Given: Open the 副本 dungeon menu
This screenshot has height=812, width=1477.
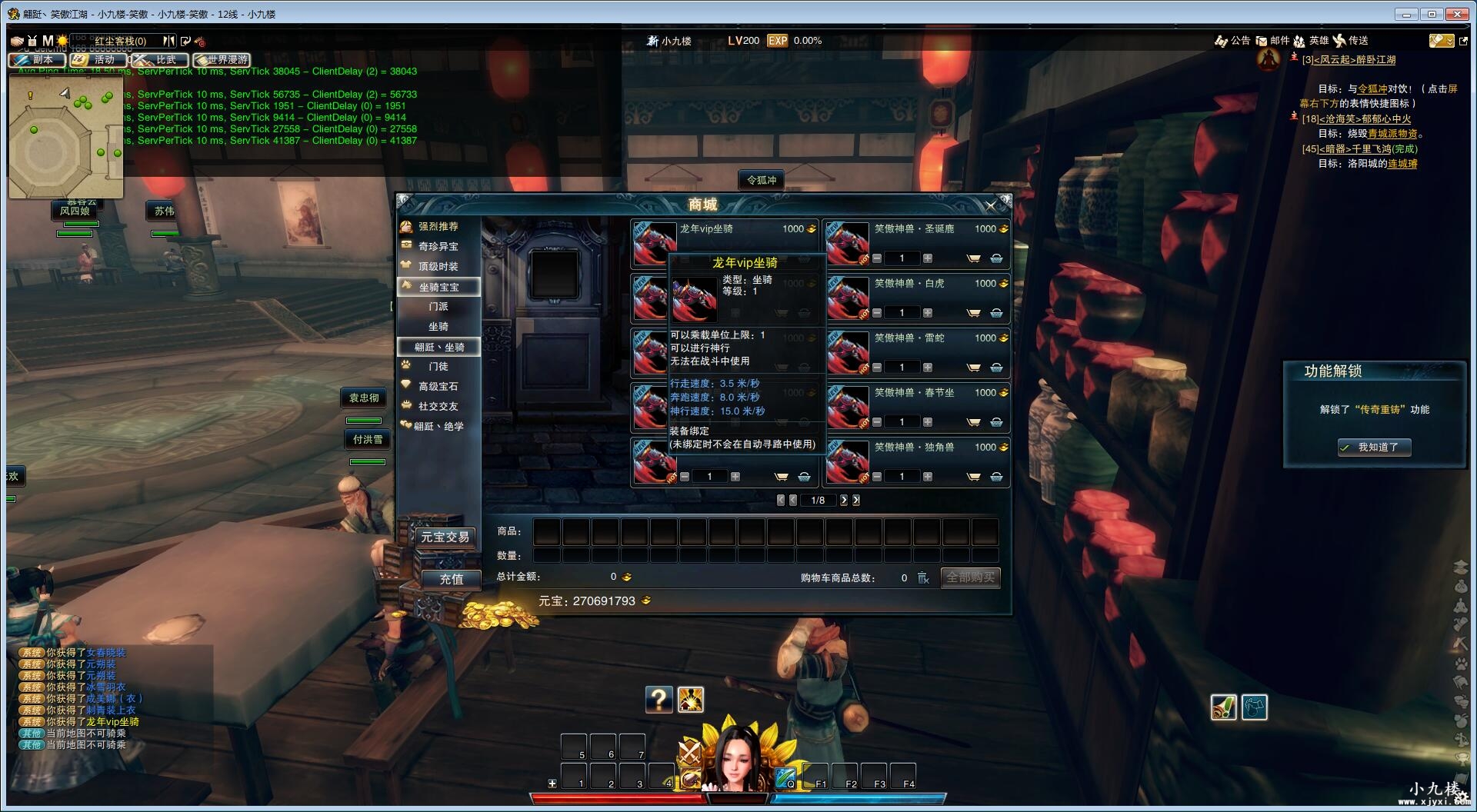Looking at the screenshot, I should 36,60.
